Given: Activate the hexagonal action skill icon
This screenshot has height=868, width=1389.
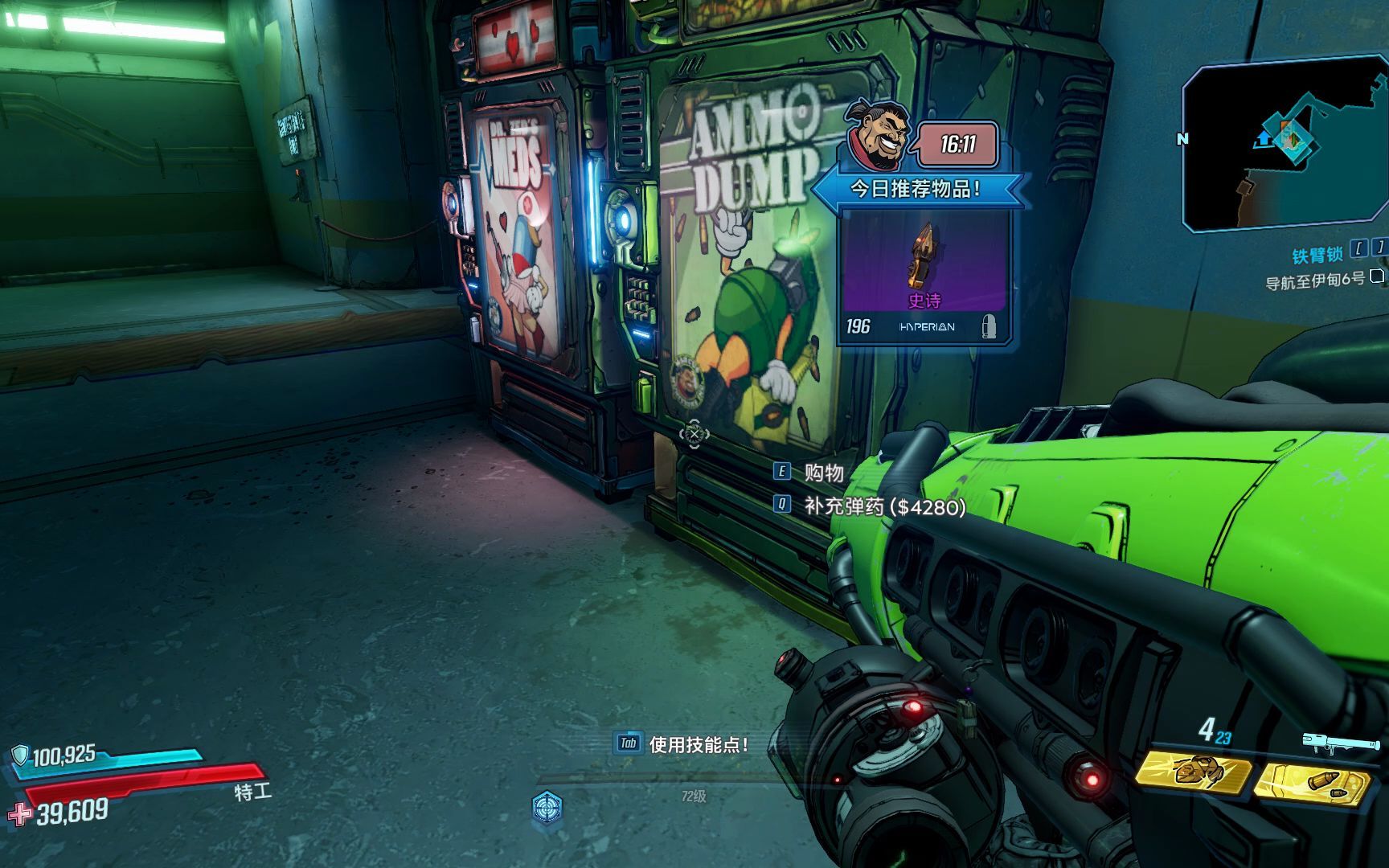Looking at the screenshot, I should click(x=547, y=805).
